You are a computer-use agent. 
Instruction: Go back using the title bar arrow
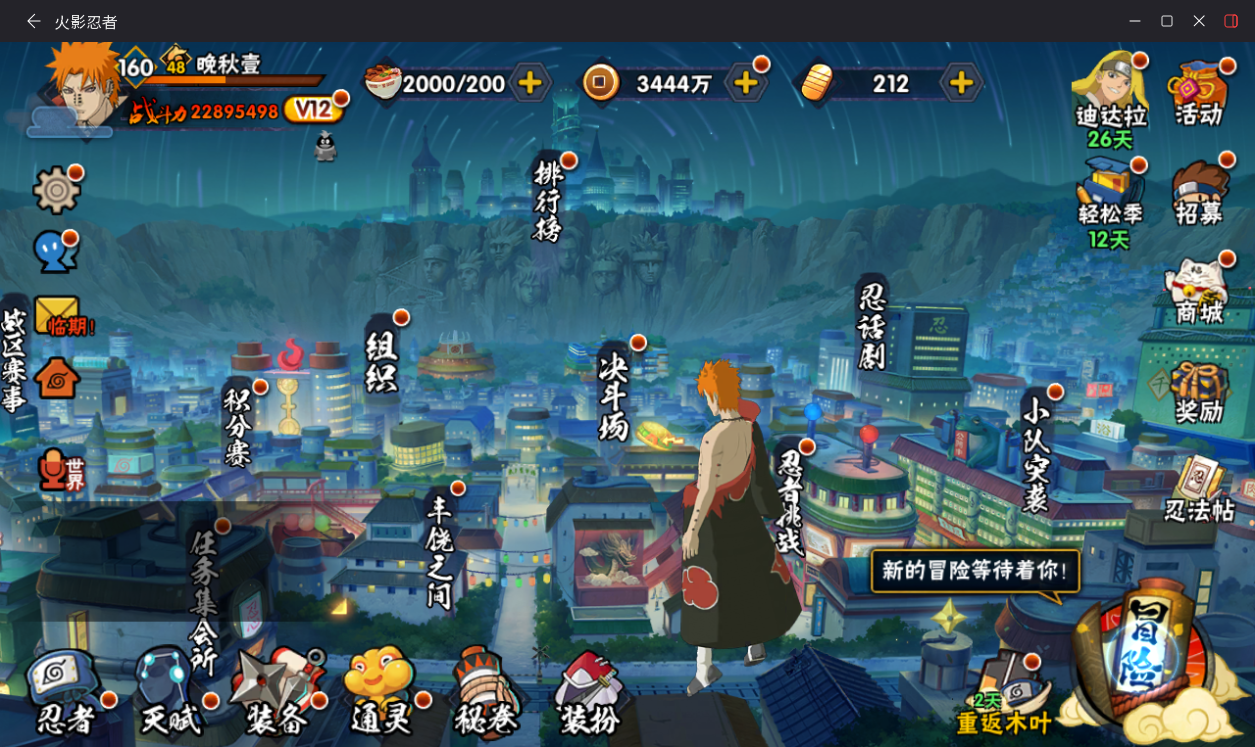click(34, 21)
